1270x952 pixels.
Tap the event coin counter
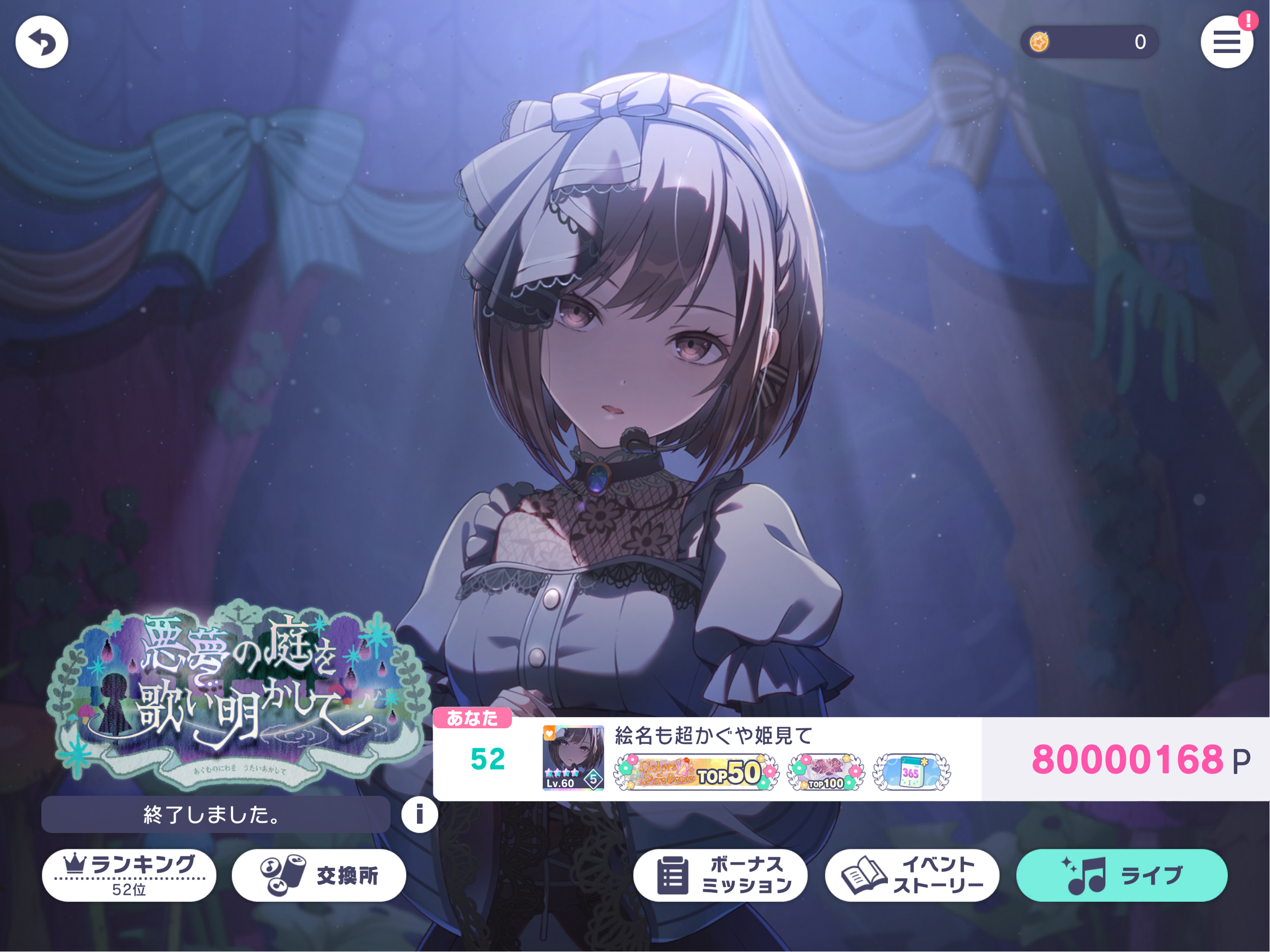[x=1089, y=42]
